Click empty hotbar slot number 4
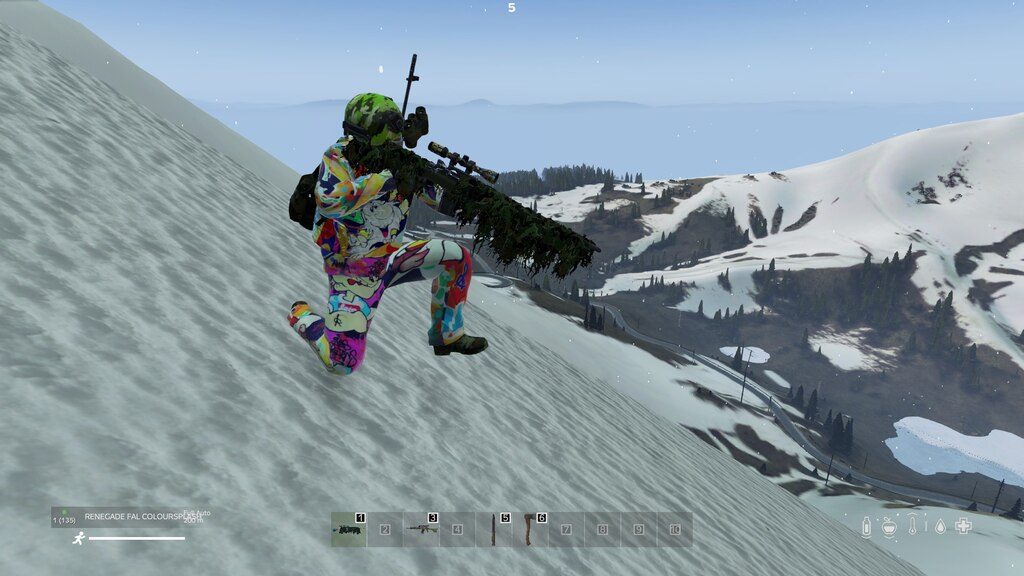The width and height of the screenshot is (1024, 576). coord(457,529)
